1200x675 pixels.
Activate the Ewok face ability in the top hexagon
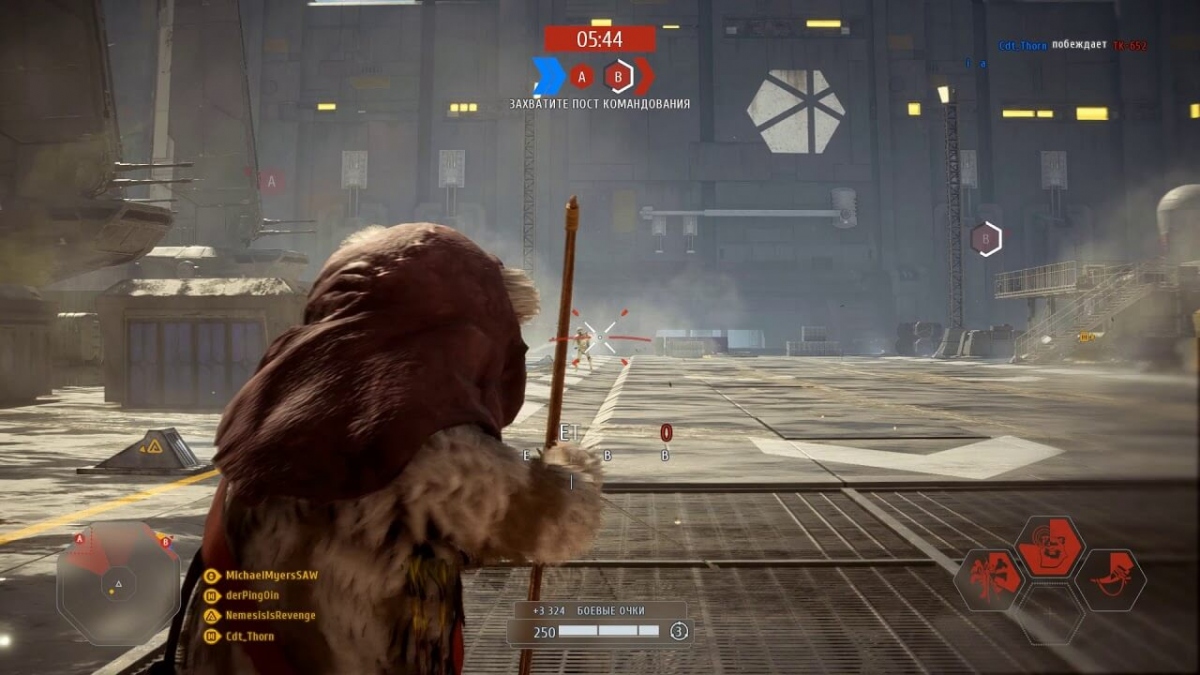[1050, 546]
